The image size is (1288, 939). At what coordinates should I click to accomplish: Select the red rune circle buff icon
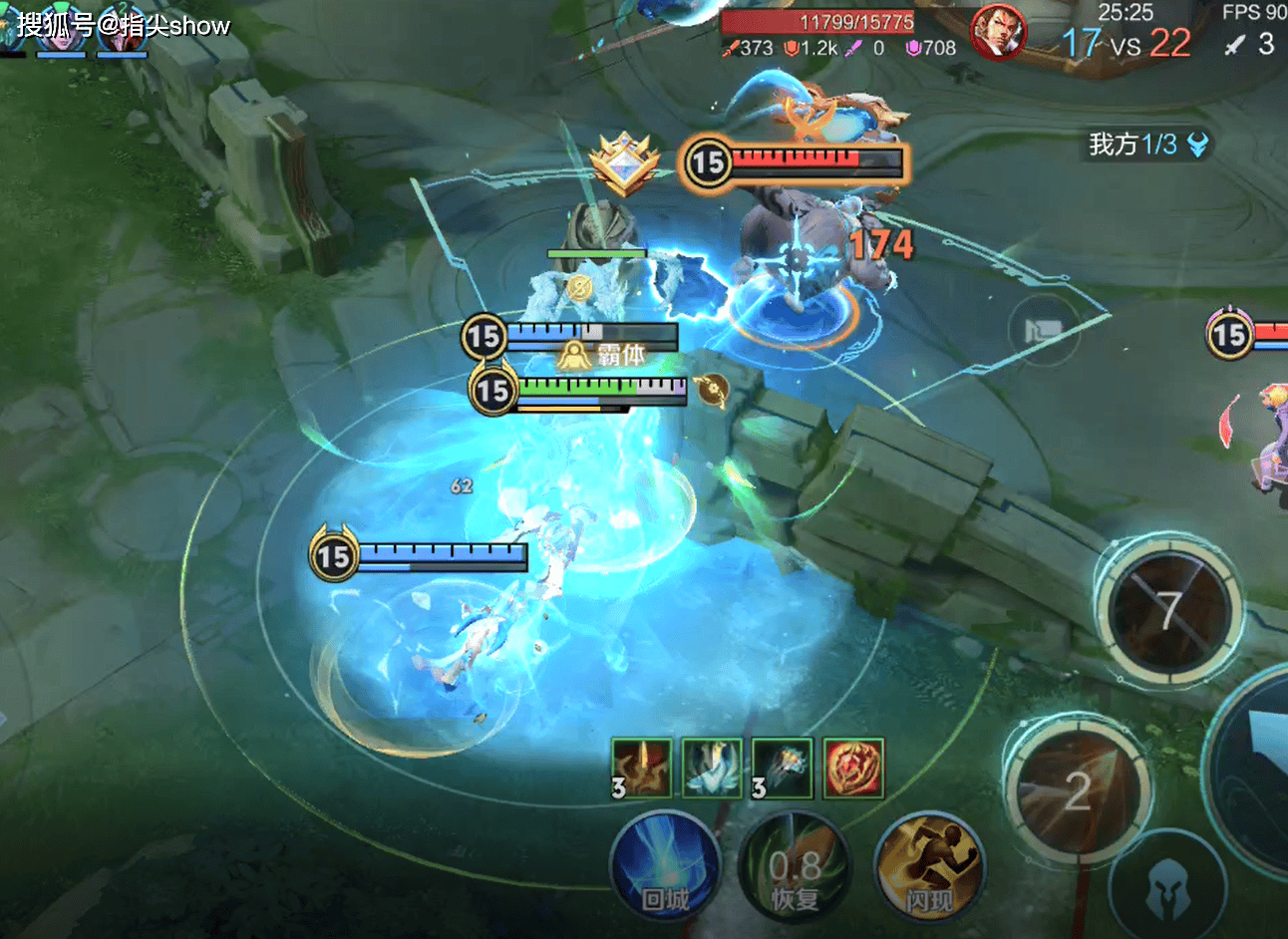click(852, 768)
